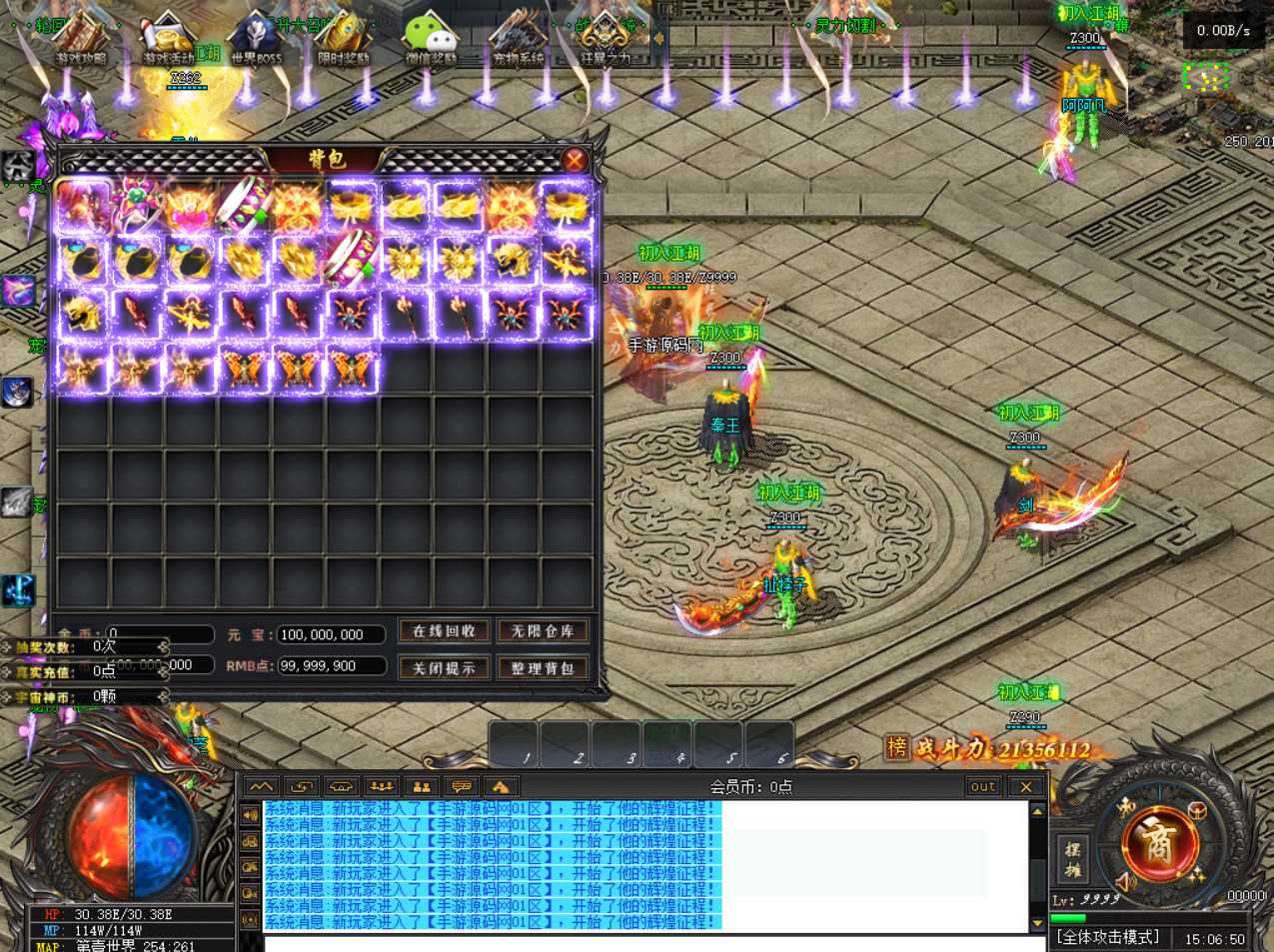Open the 微信奖励 WeChat rewards icon
This screenshot has height=952, width=1274.
coord(430,38)
